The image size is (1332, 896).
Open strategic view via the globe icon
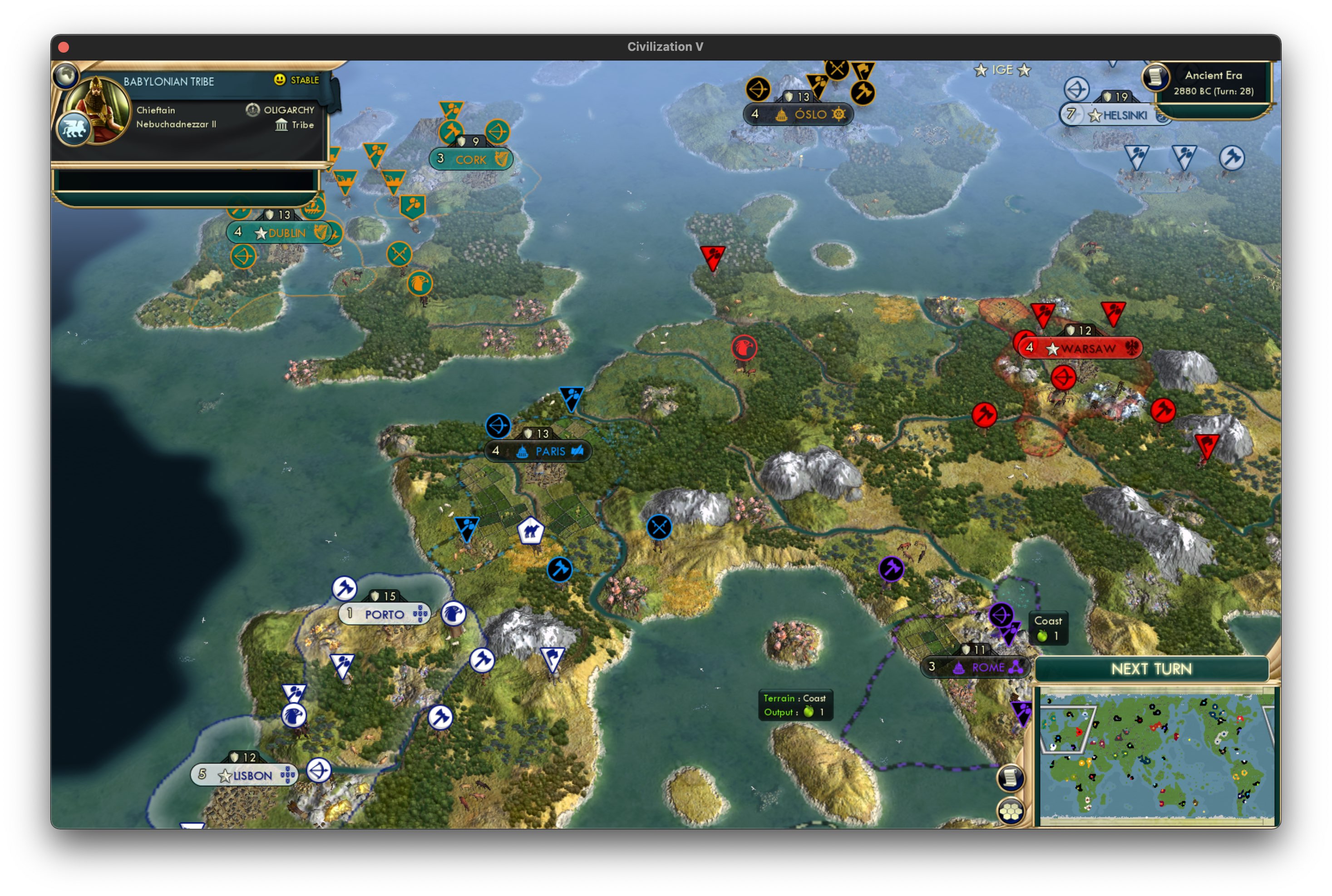coord(66,75)
